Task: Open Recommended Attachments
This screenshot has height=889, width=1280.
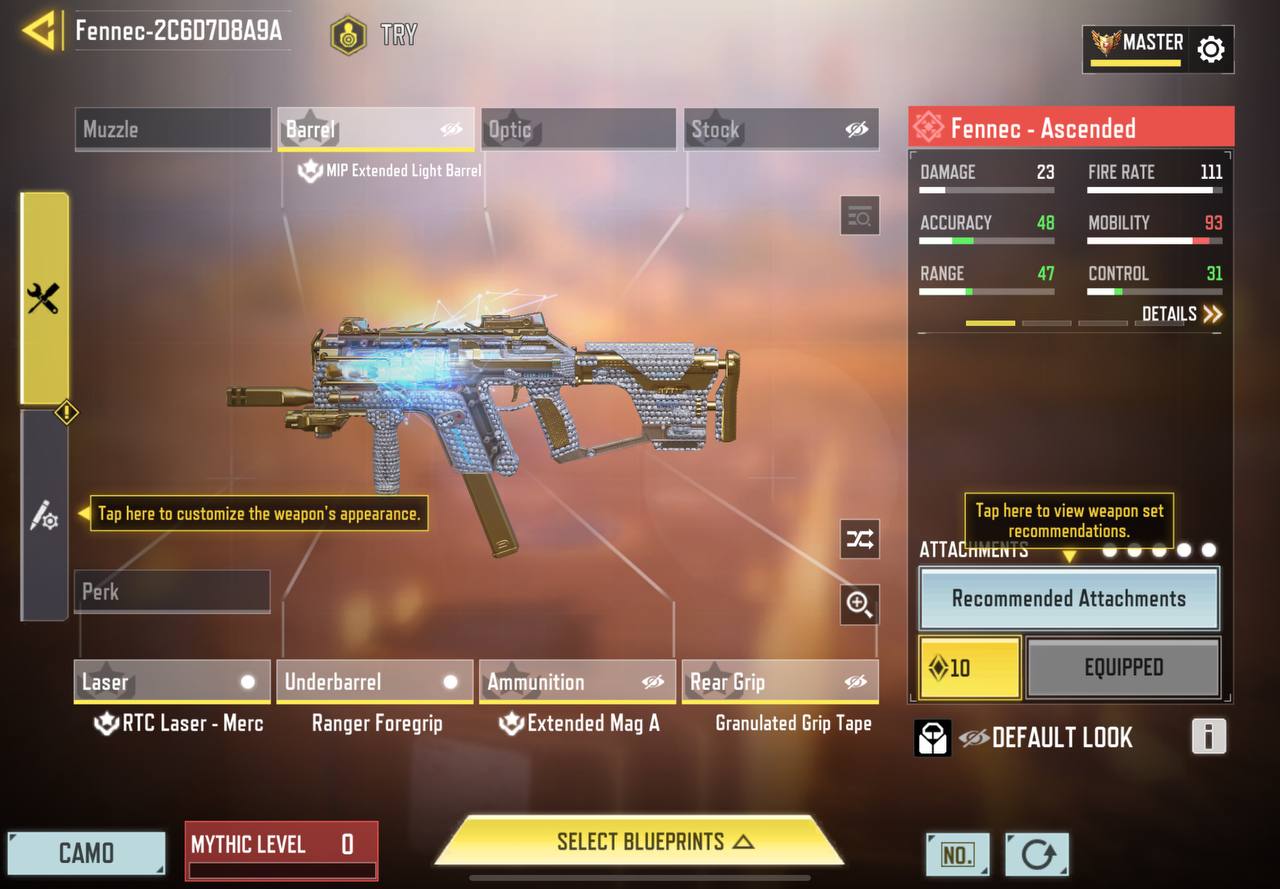Action: pyautogui.click(x=1068, y=599)
